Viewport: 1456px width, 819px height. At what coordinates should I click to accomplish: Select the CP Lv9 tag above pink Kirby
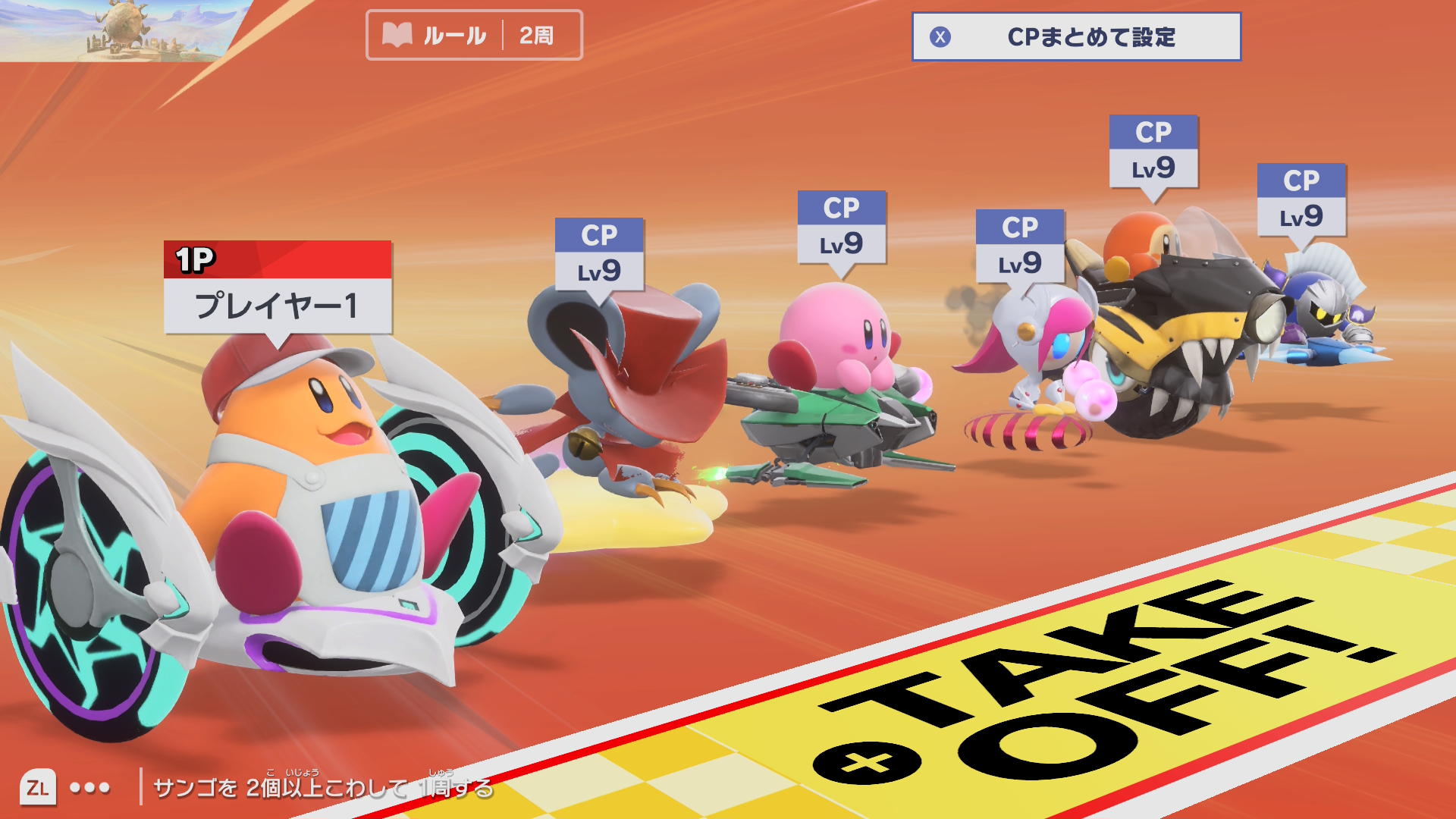pos(842,227)
